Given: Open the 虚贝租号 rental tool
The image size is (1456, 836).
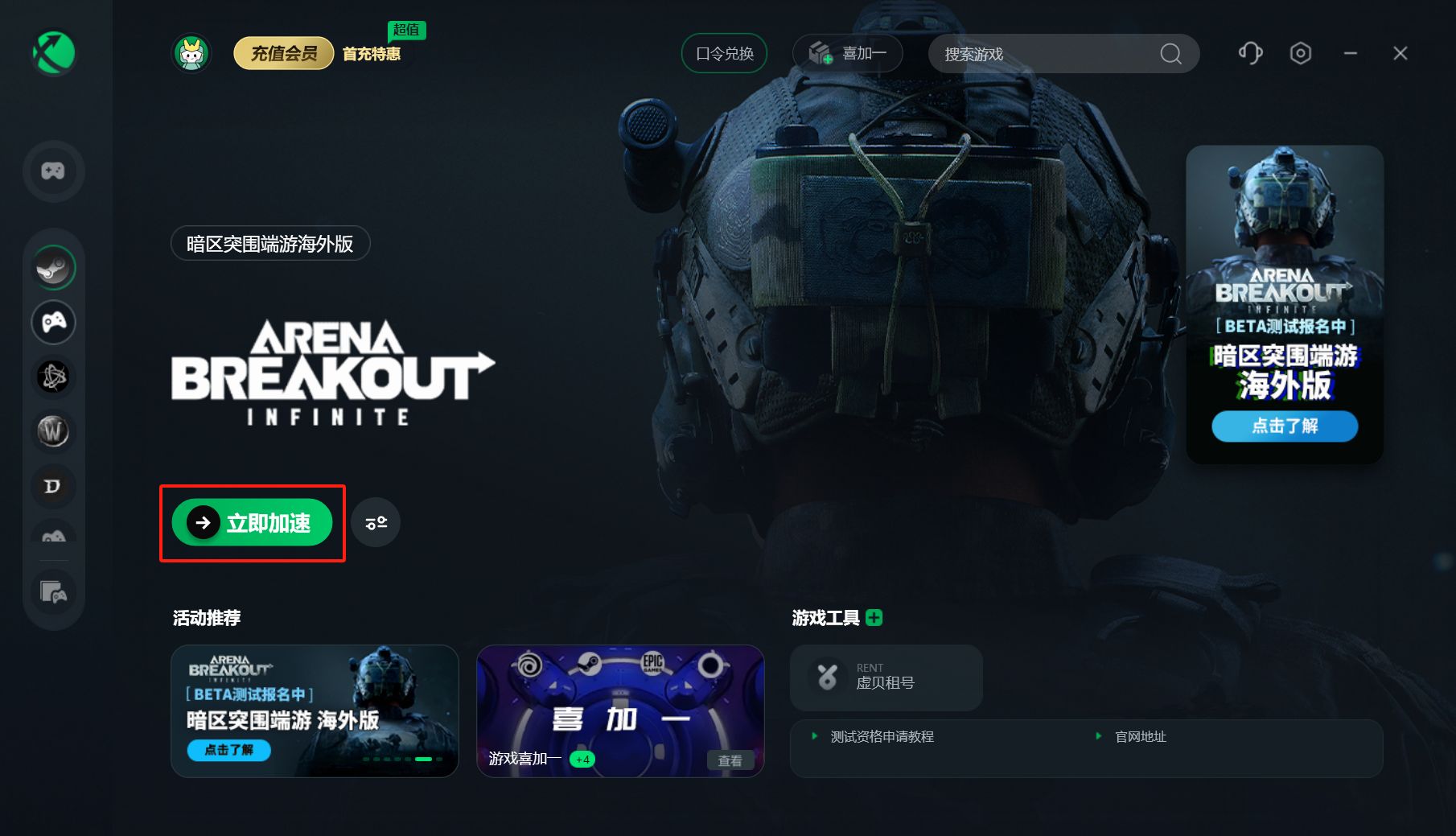Looking at the screenshot, I should pos(886,677).
